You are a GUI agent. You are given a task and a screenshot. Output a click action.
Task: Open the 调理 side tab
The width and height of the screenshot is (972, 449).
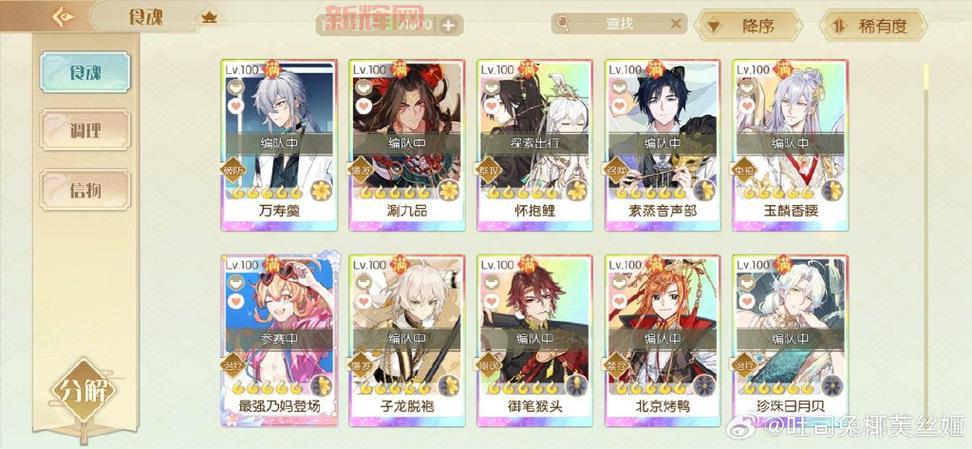[85, 129]
